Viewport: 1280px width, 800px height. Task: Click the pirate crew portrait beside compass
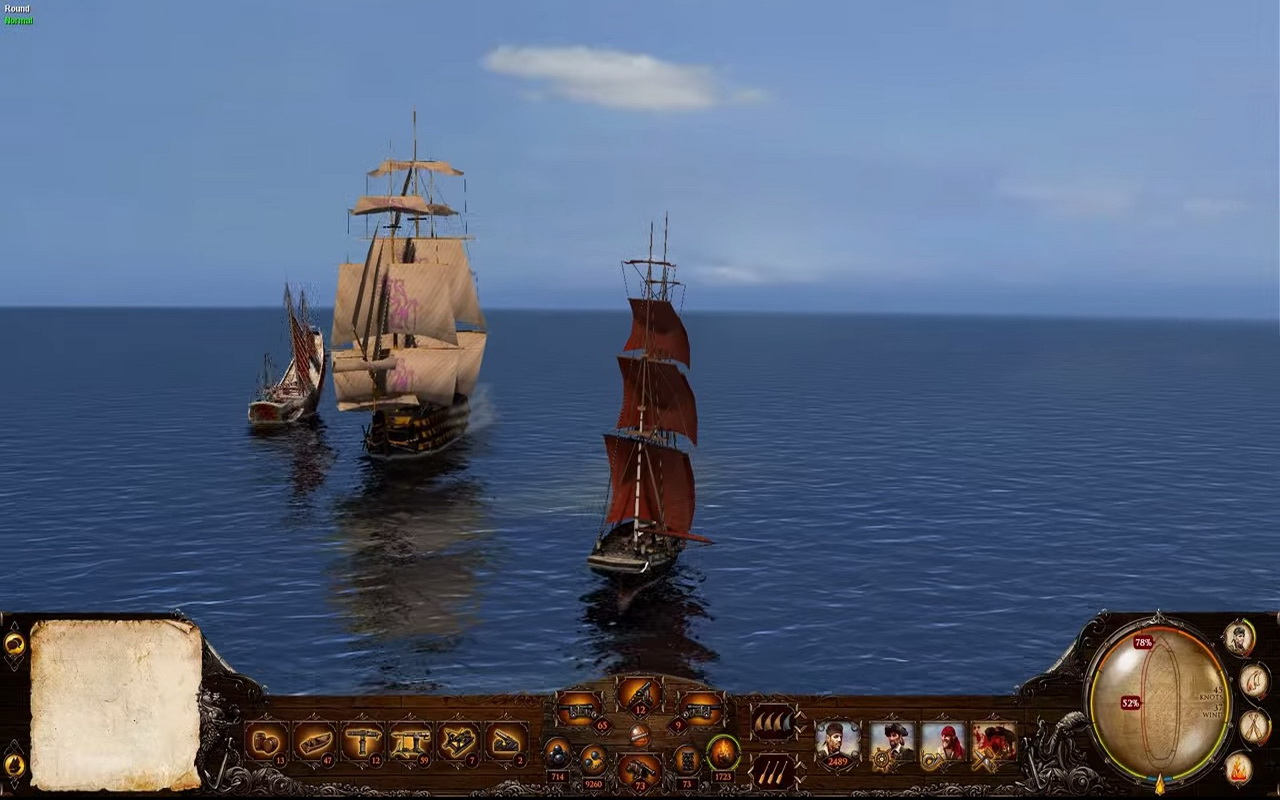coord(1239,638)
